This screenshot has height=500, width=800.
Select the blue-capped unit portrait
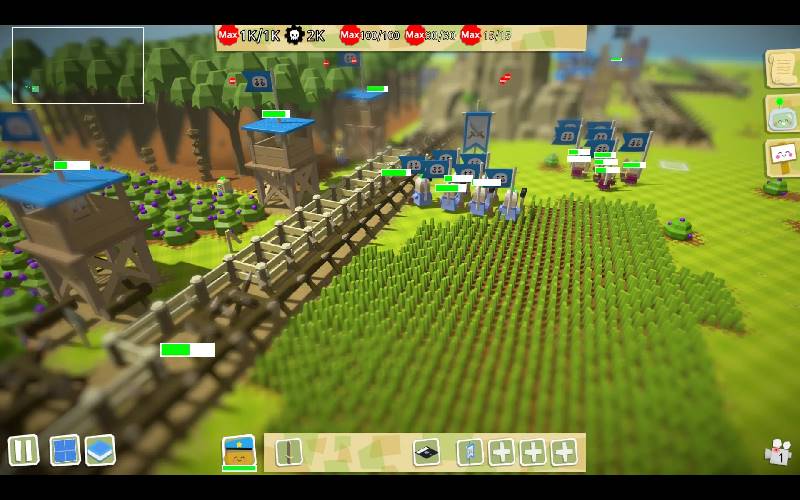[x=239, y=451]
